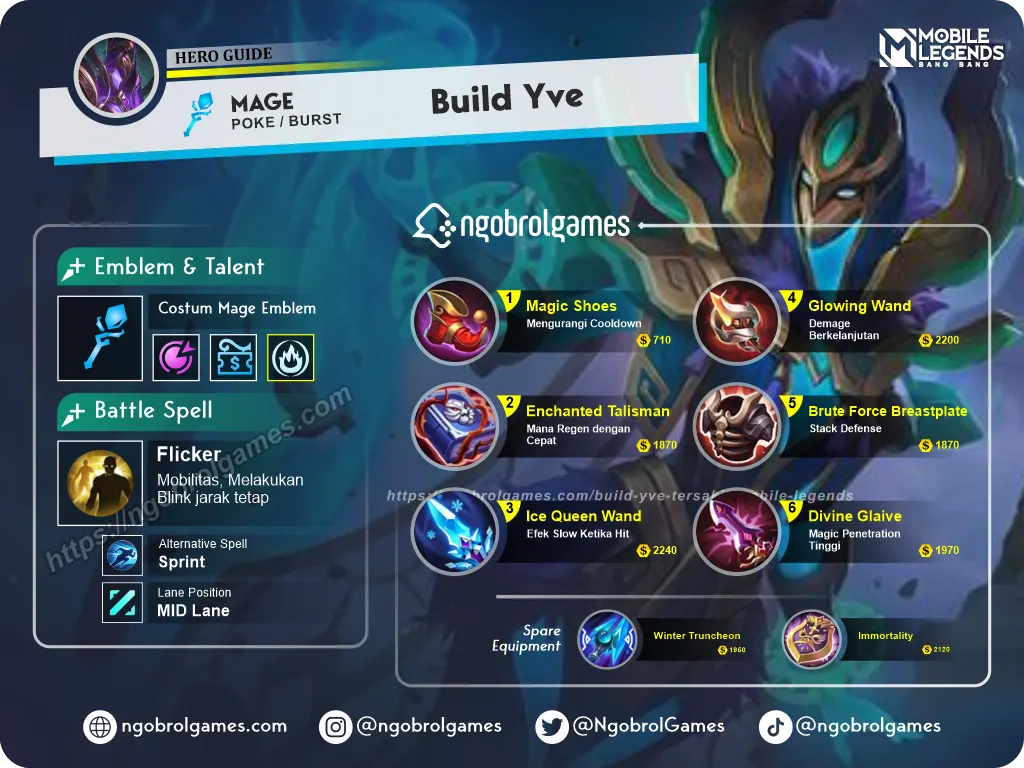The height and width of the screenshot is (768, 1024).
Task: Choose the Brute Force Breastplate icon
Action: [x=737, y=426]
